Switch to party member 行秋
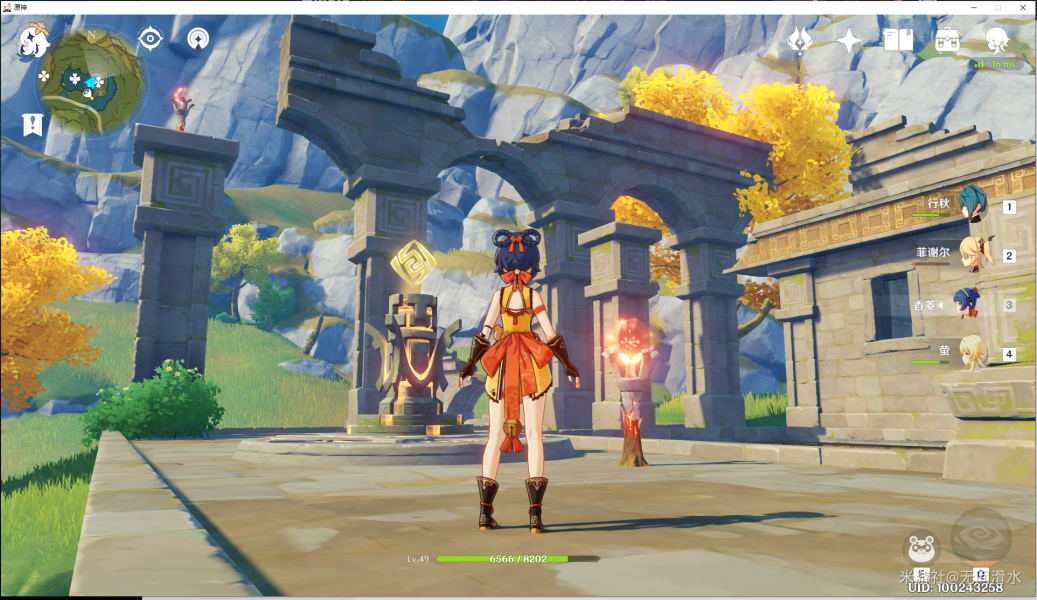 (970, 205)
